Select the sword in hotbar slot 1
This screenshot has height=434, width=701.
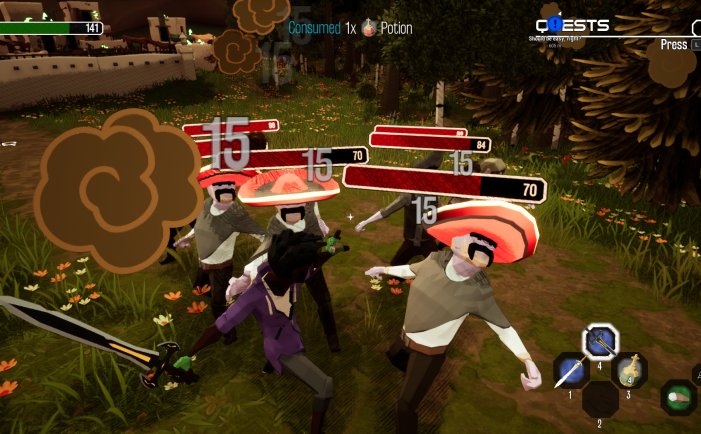tap(571, 371)
